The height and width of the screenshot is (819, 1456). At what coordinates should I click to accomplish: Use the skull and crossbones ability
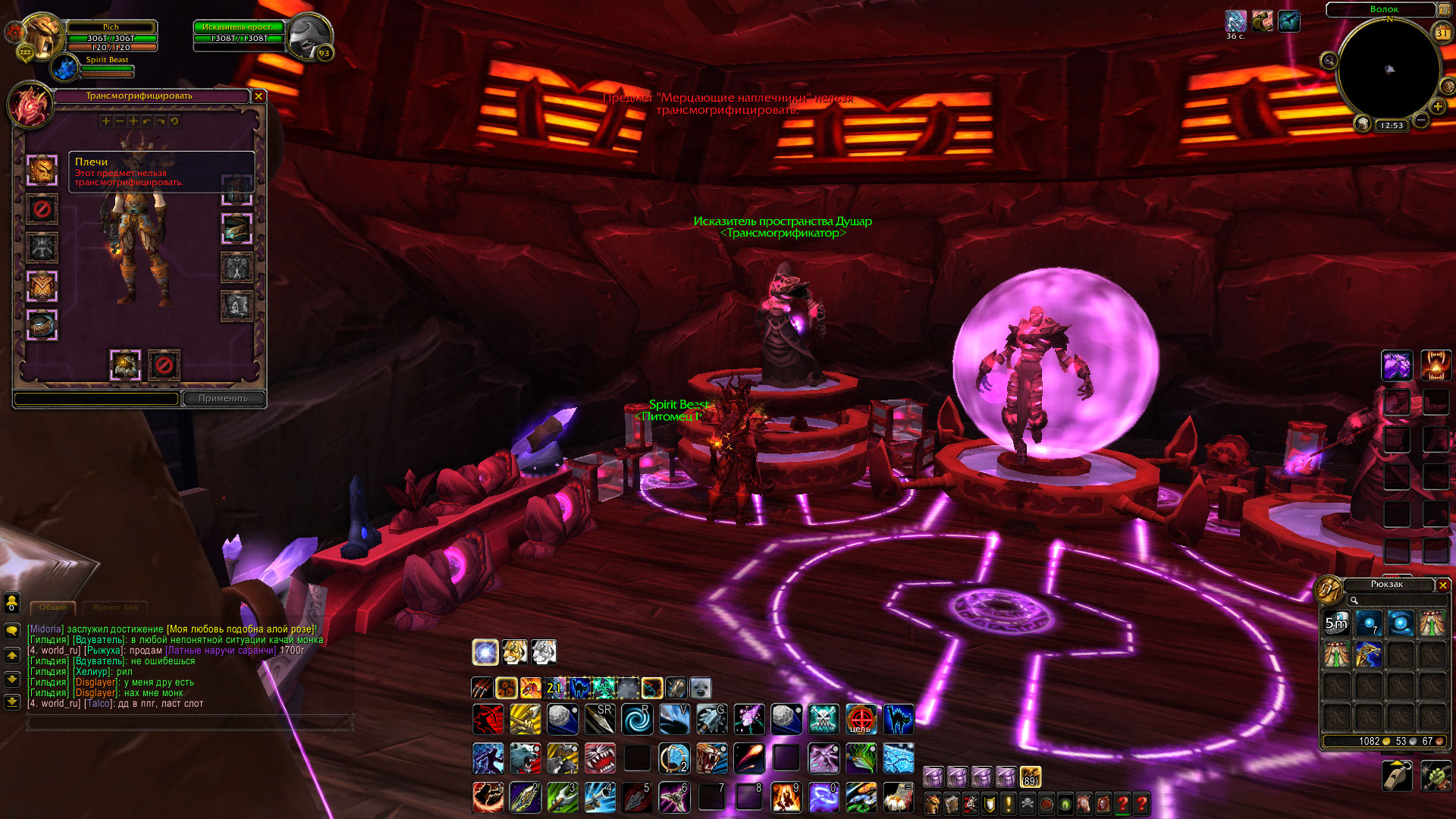824,719
